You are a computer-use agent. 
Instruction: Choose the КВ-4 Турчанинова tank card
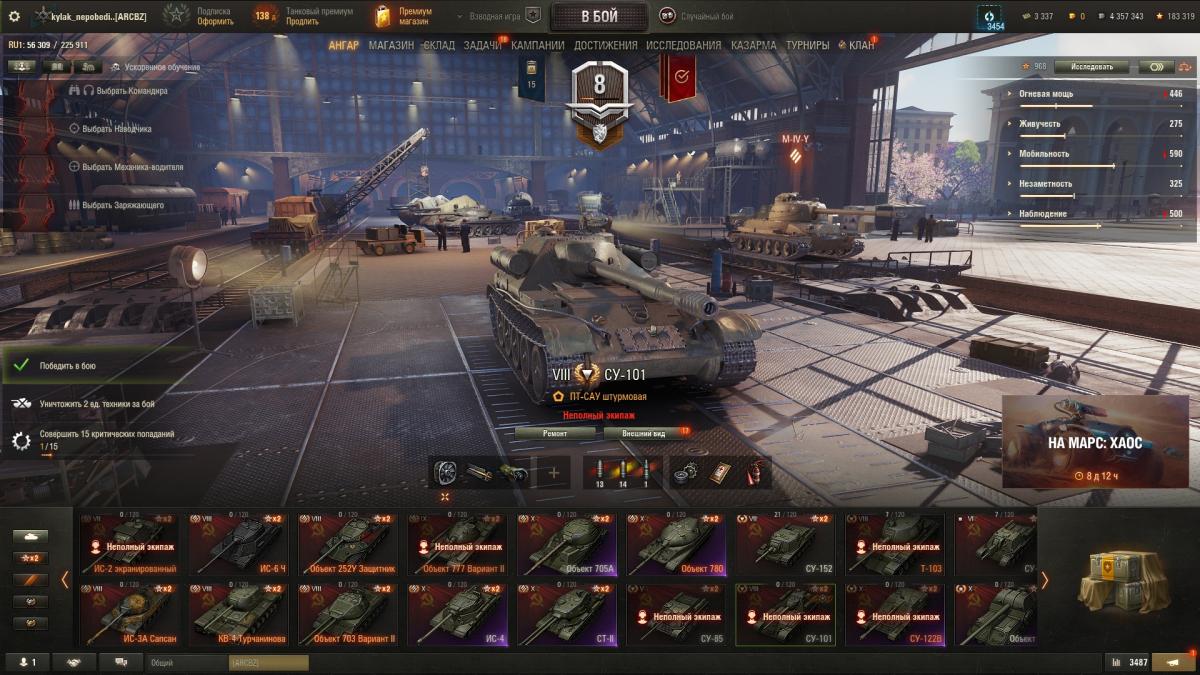(238, 614)
